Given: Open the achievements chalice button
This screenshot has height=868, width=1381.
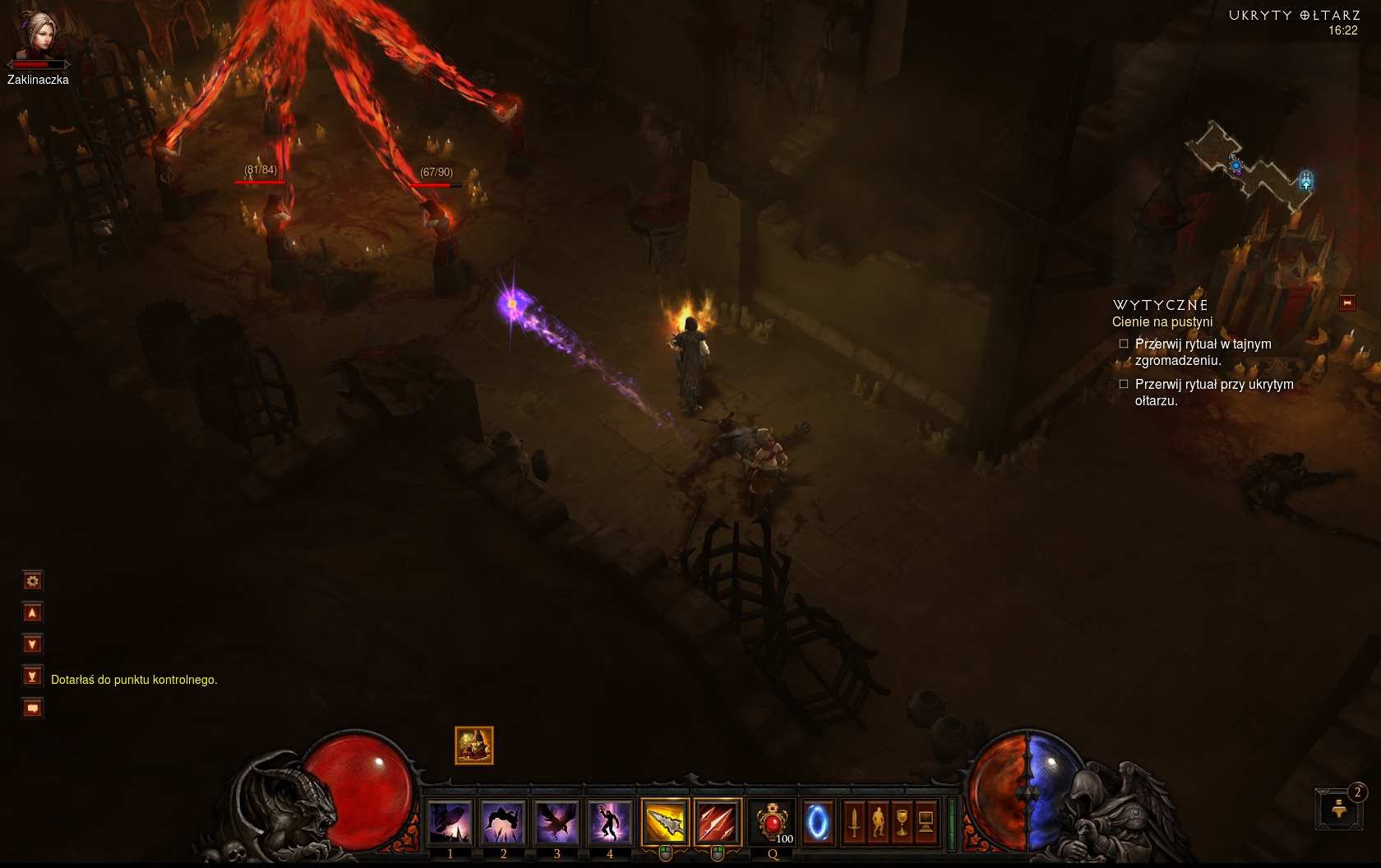Looking at the screenshot, I should point(902,822).
